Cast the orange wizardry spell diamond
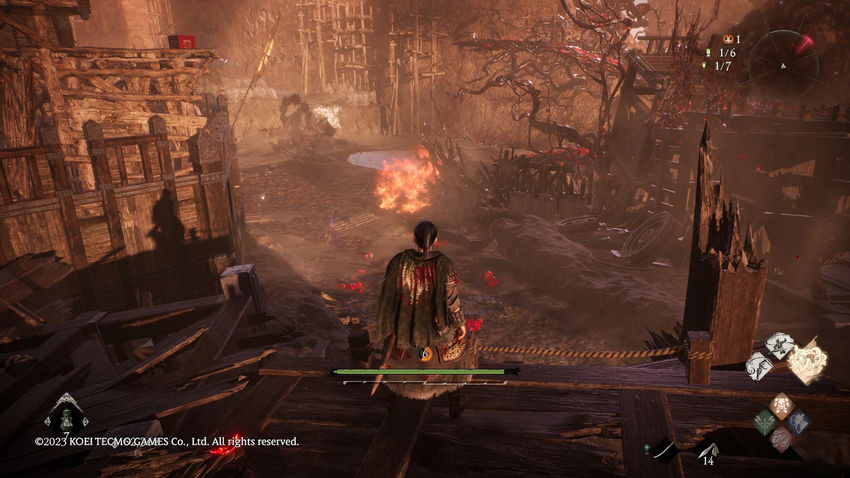850x478 pixels. [782, 404]
